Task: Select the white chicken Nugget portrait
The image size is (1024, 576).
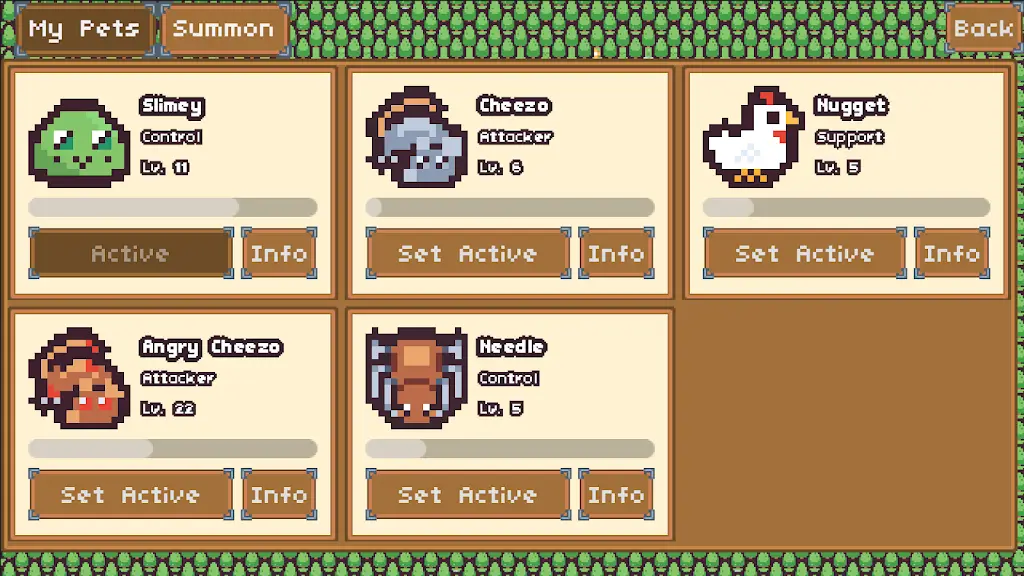Action: [x=753, y=139]
